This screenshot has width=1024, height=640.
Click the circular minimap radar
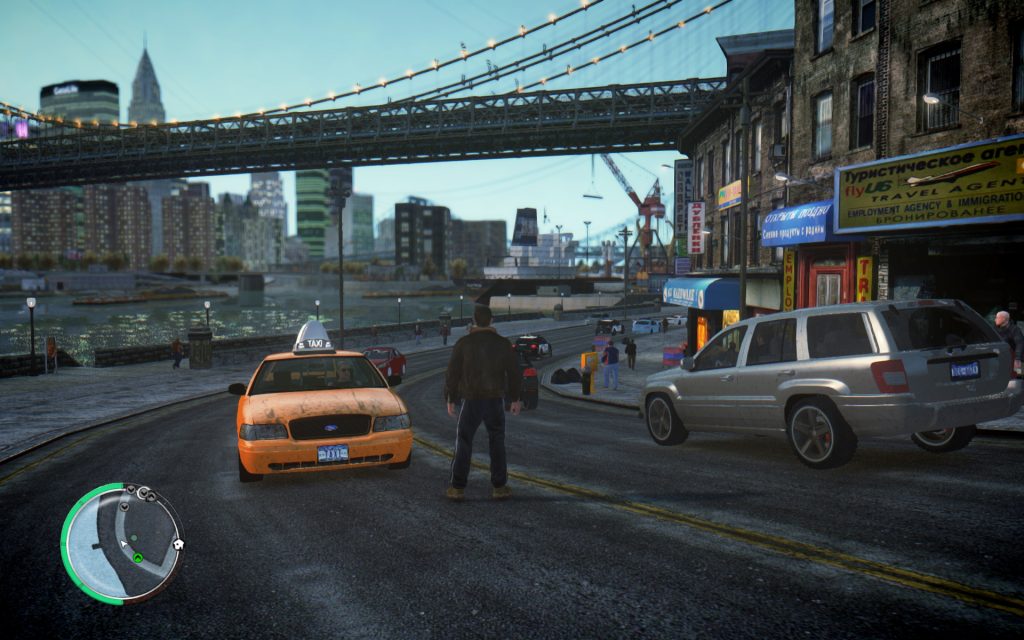click(x=122, y=544)
